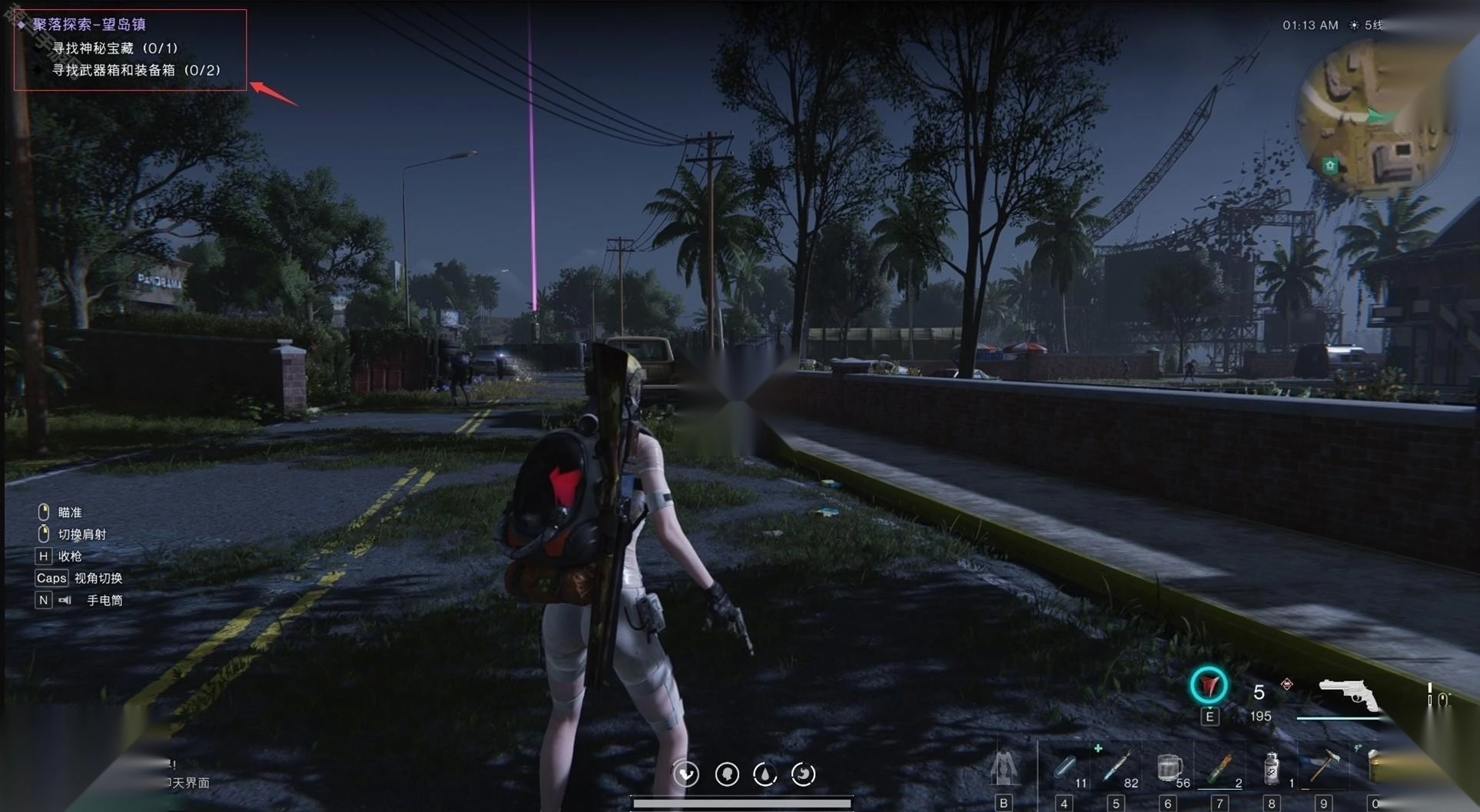1480x812 pixels.
Task: Click the head silhouette sanity status icon
Action: (727, 774)
